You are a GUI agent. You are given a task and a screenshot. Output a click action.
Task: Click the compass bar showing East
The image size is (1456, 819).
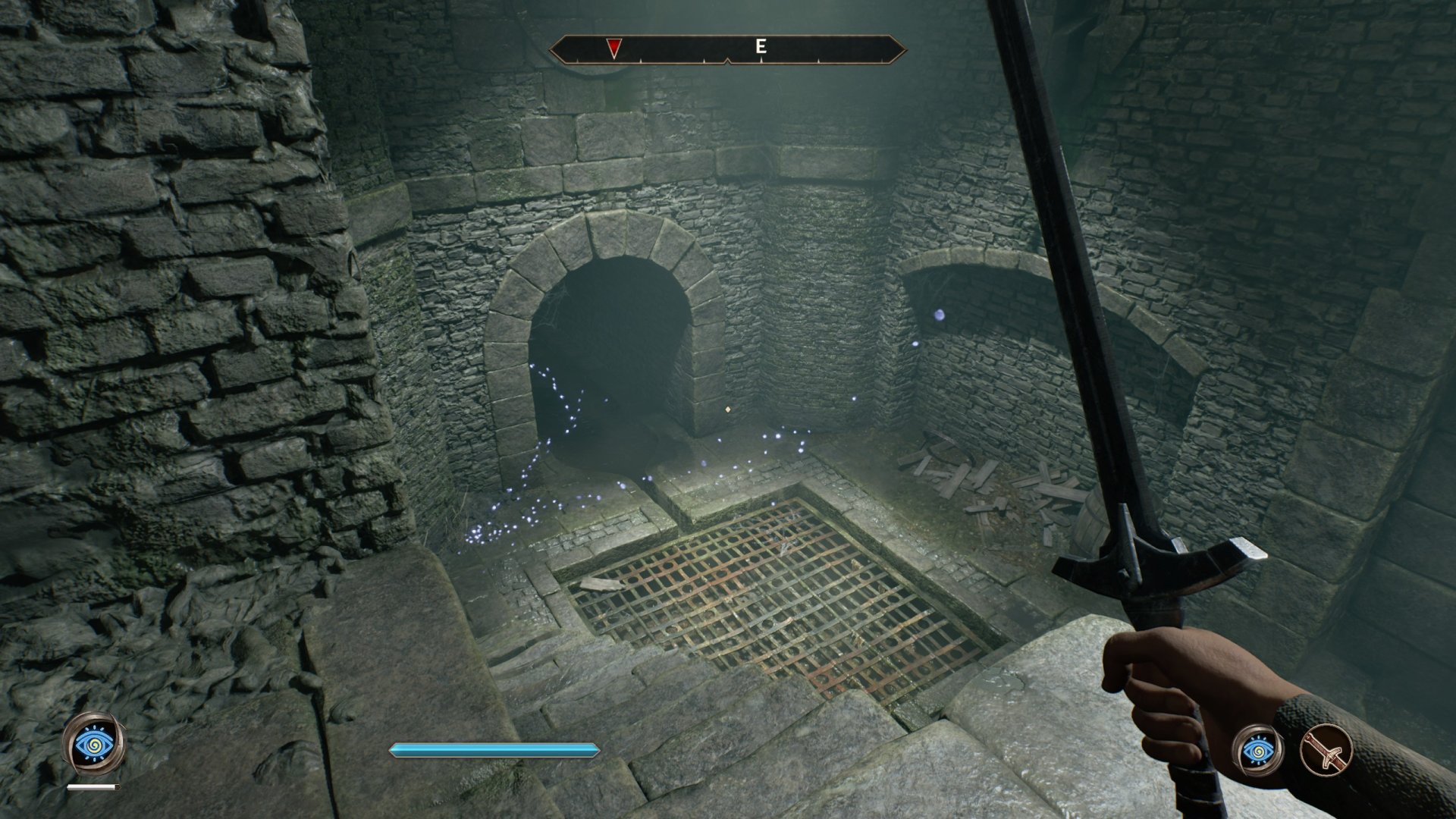(x=728, y=49)
